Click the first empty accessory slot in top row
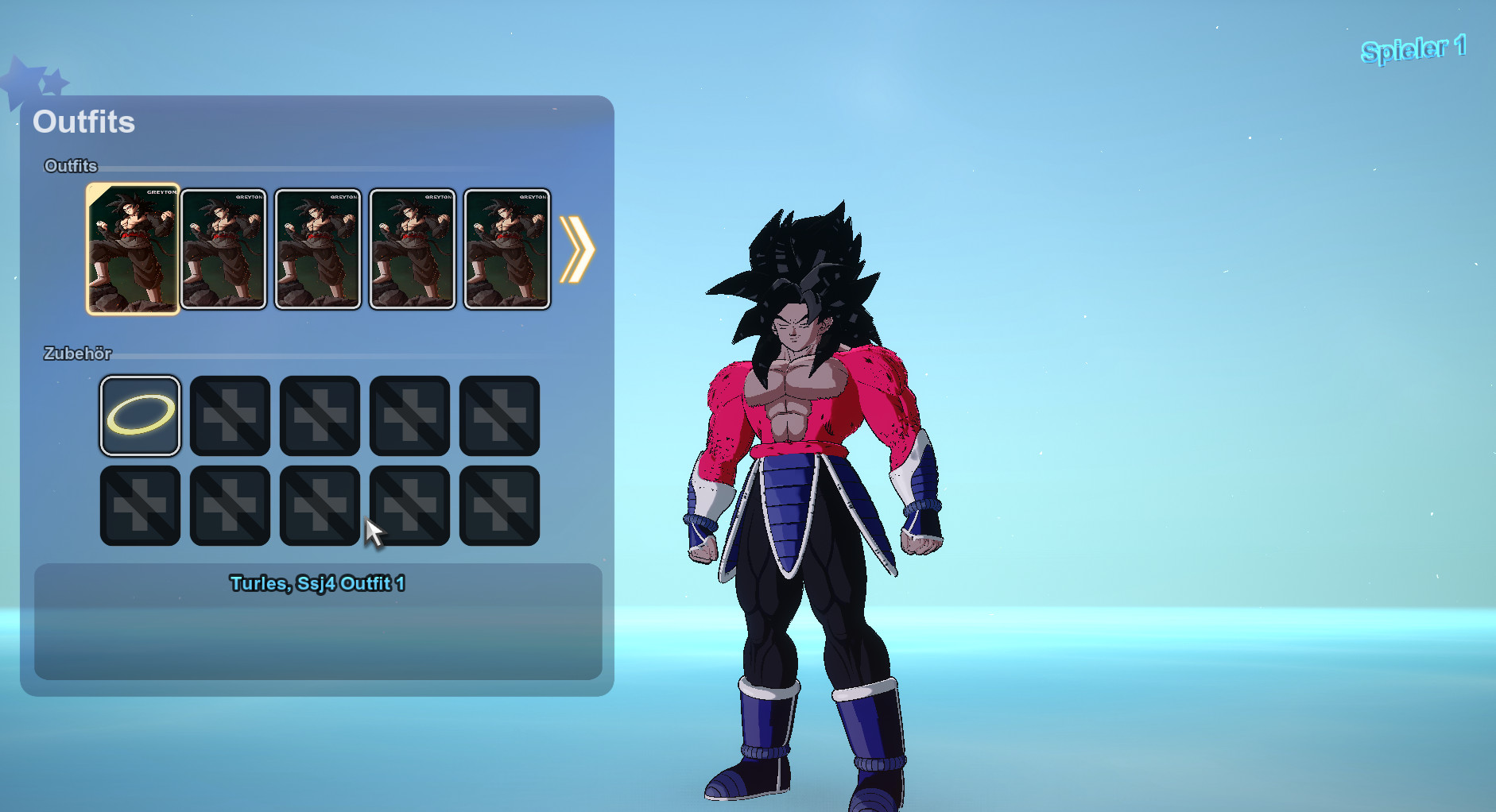Viewport: 1496px width, 812px height. (x=230, y=415)
